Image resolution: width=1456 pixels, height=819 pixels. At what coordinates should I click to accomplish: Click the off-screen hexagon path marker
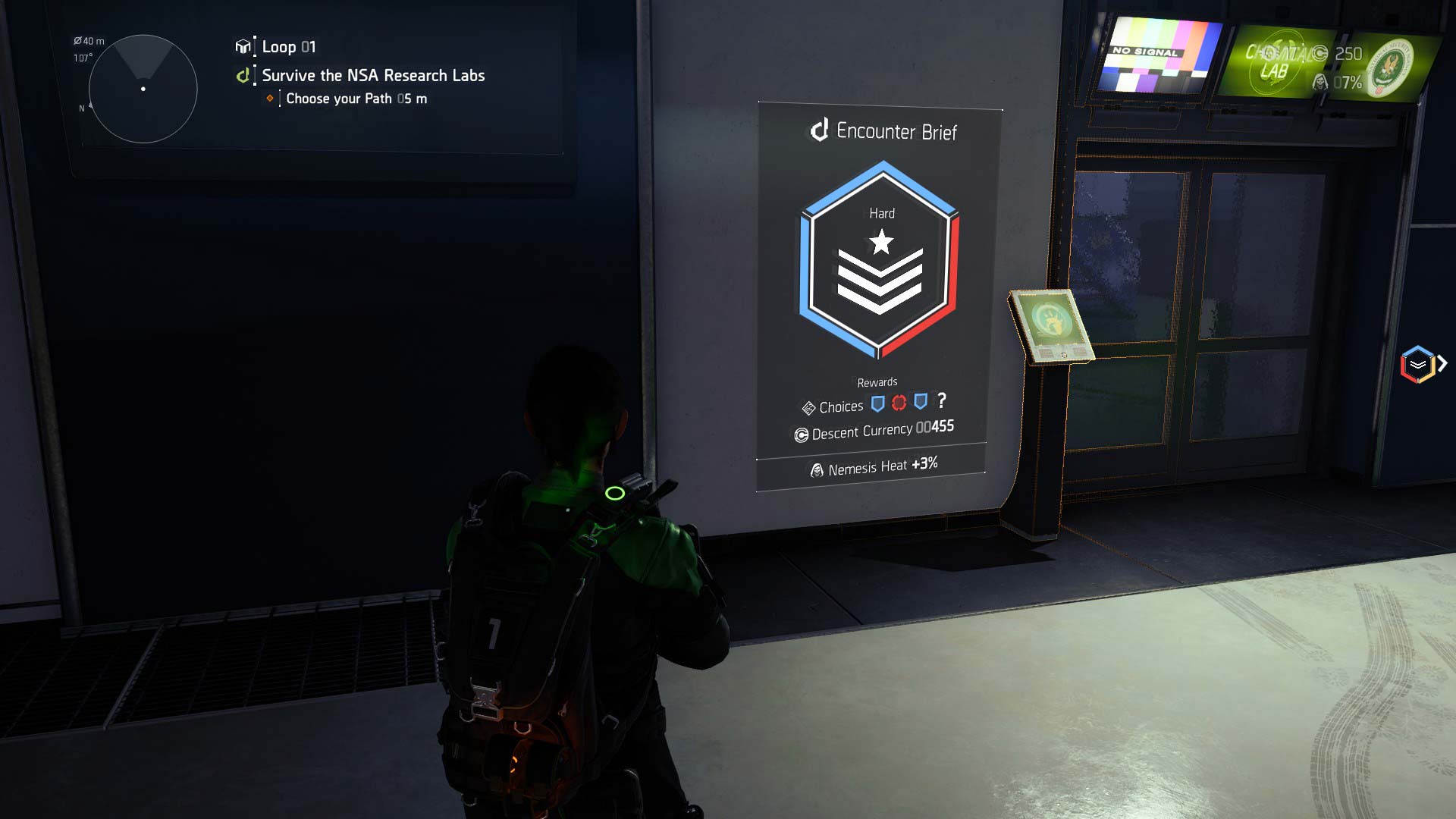coord(1418,365)
